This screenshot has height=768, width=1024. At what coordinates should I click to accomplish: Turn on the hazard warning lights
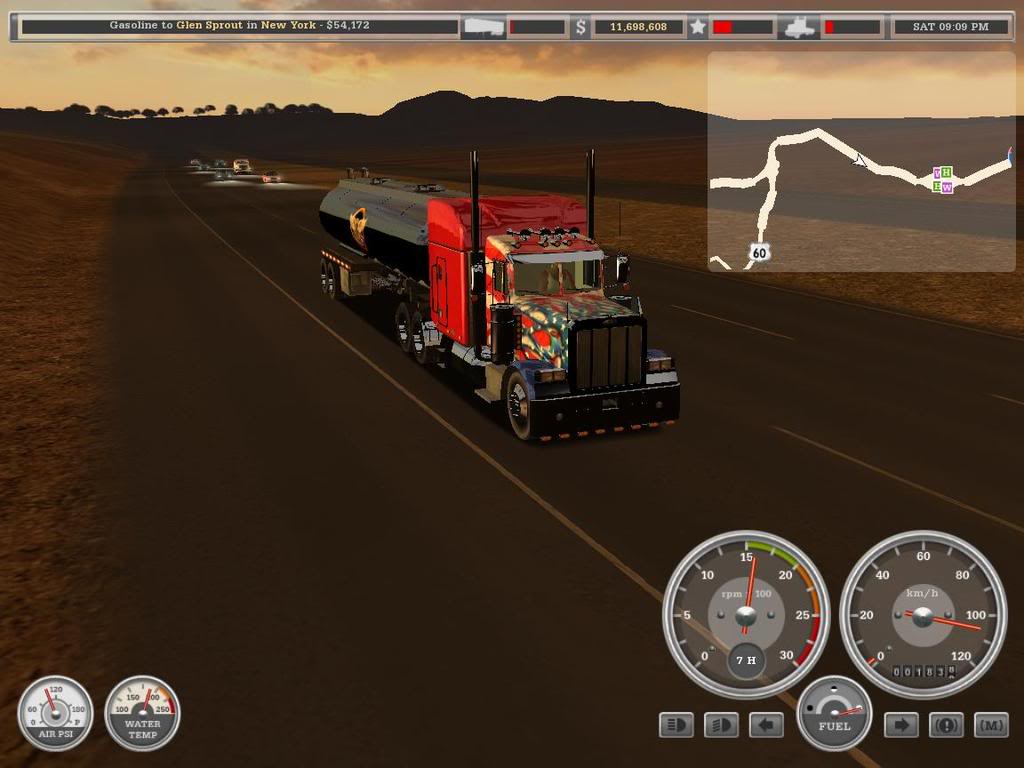pos(946,725)
